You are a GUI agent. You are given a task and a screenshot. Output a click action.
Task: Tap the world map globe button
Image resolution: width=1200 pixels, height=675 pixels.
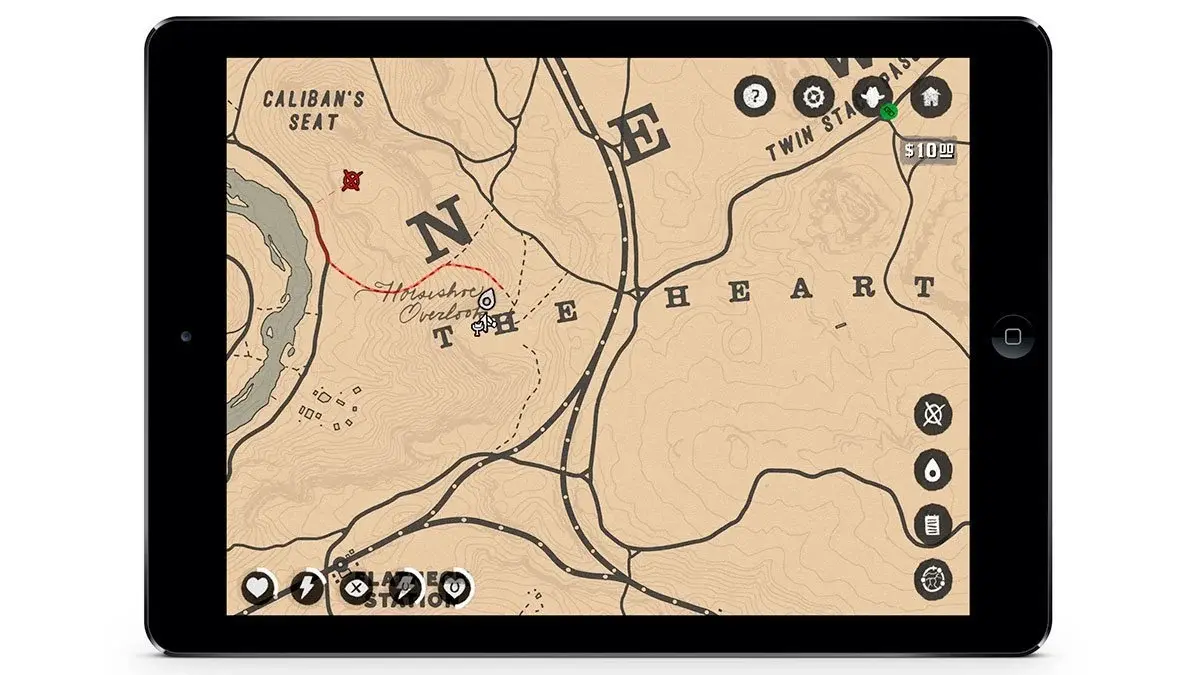(933, 580)
